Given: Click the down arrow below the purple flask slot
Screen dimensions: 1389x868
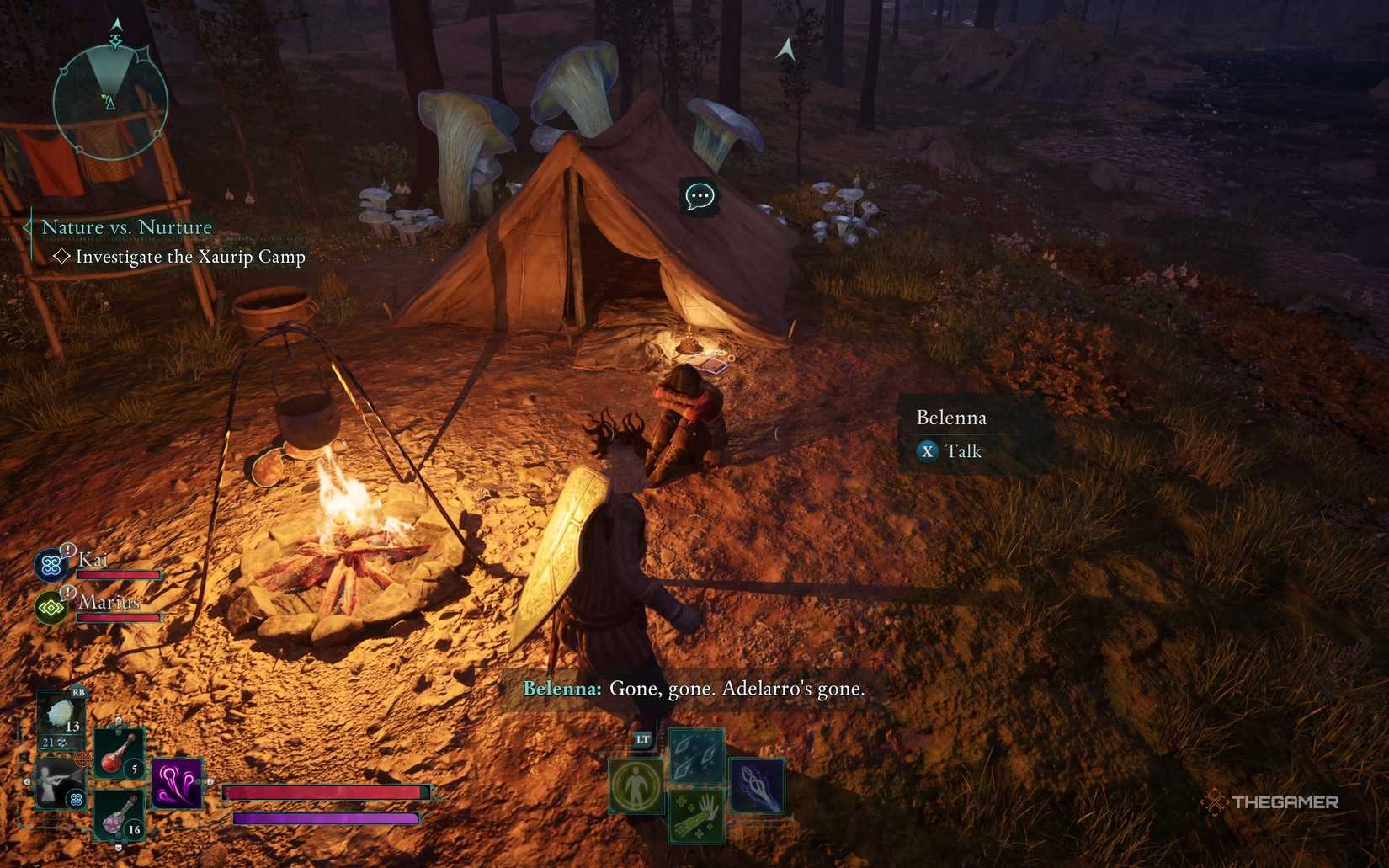Looking at the screenshot, I should 118,846.
